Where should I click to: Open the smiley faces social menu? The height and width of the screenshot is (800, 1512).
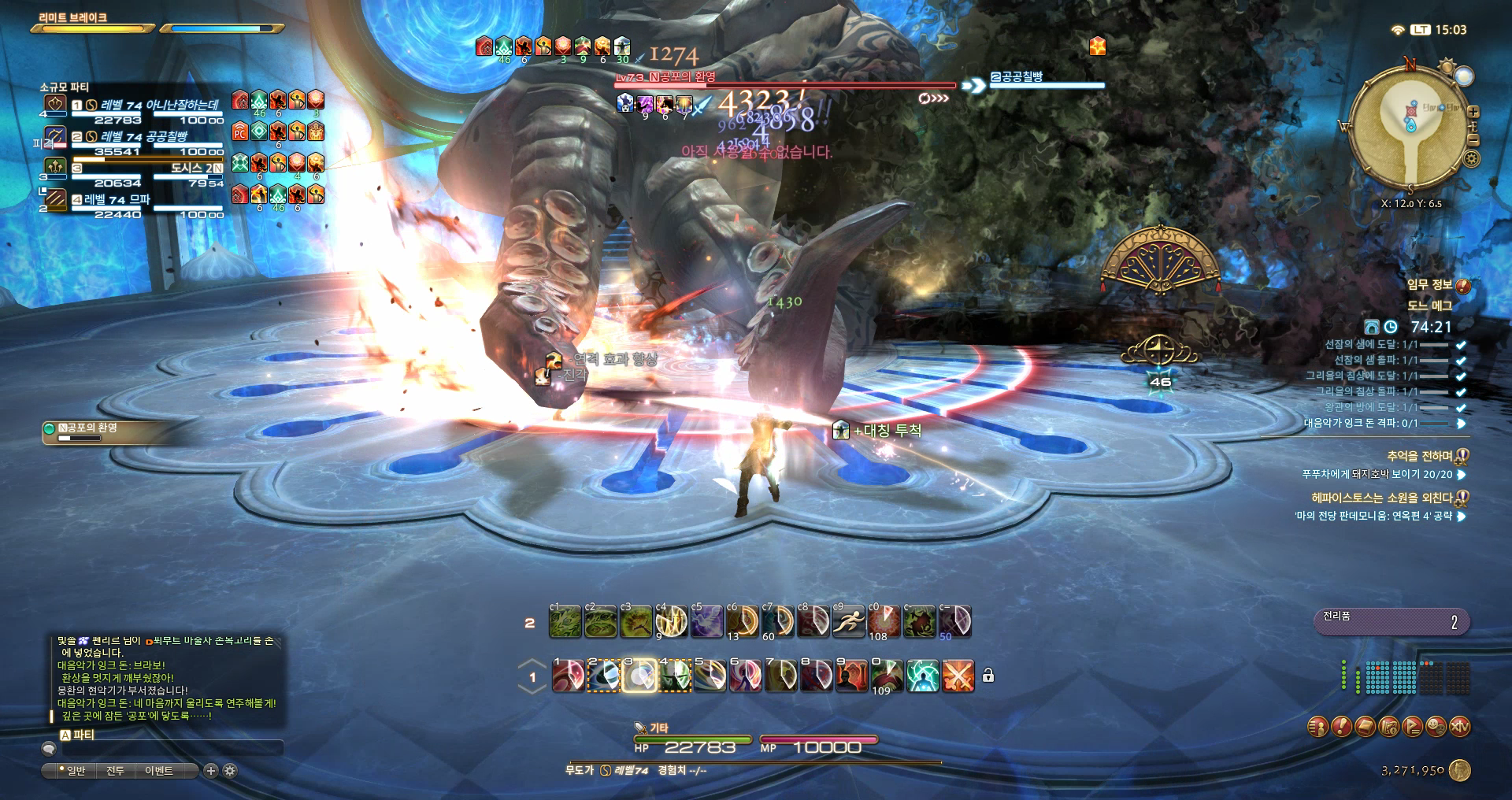point(1436,727)
